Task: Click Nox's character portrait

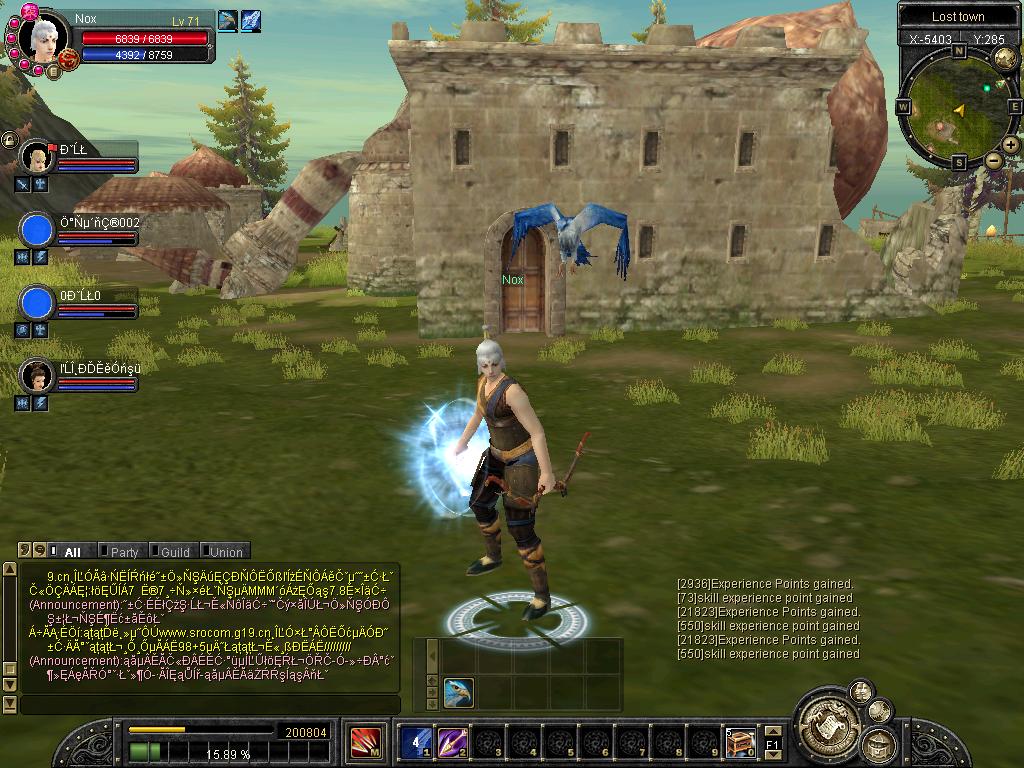Action: click(x=45, y=40)
